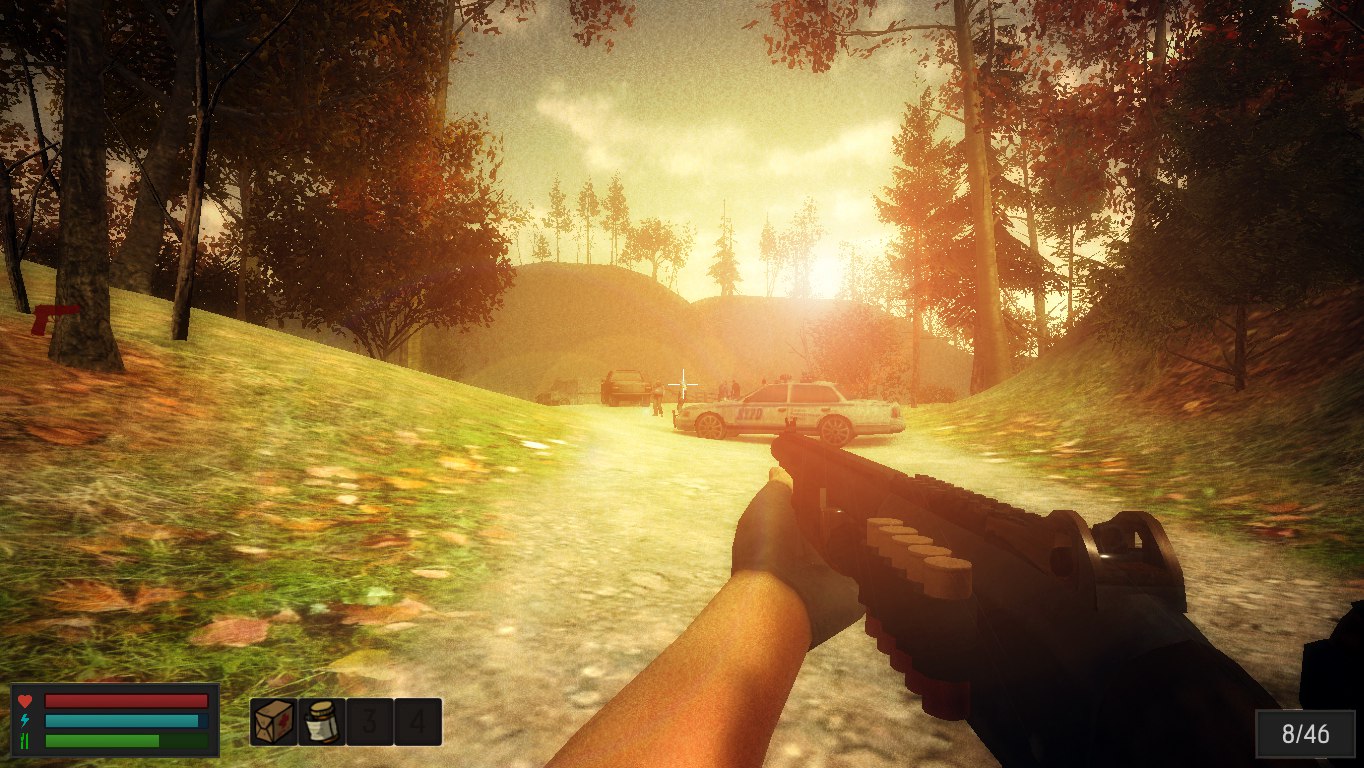Select the empty slot numbered 4

418,721
